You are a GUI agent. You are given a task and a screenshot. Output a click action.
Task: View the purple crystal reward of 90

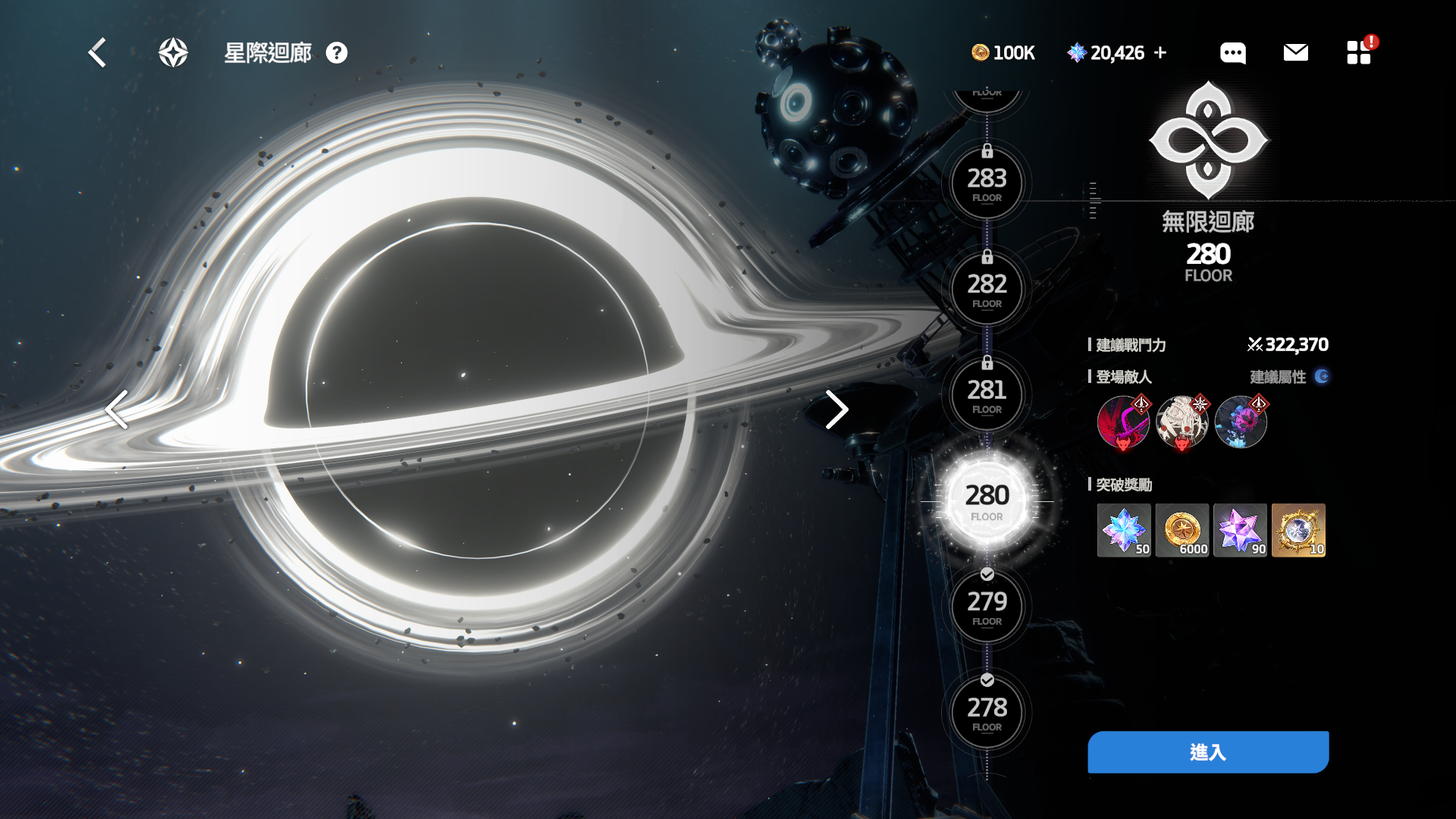point(1240,530)
